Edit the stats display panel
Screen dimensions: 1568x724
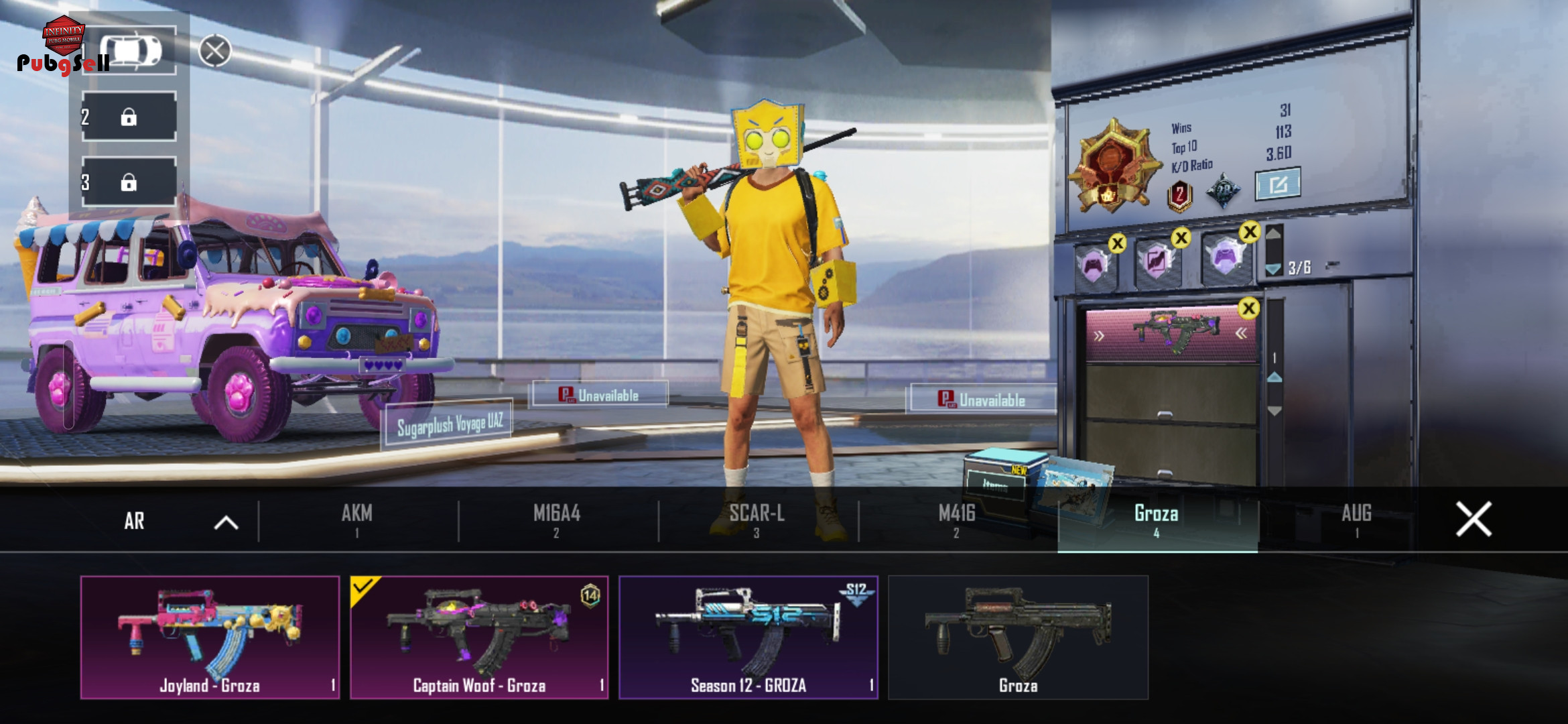coord(1278,184)
